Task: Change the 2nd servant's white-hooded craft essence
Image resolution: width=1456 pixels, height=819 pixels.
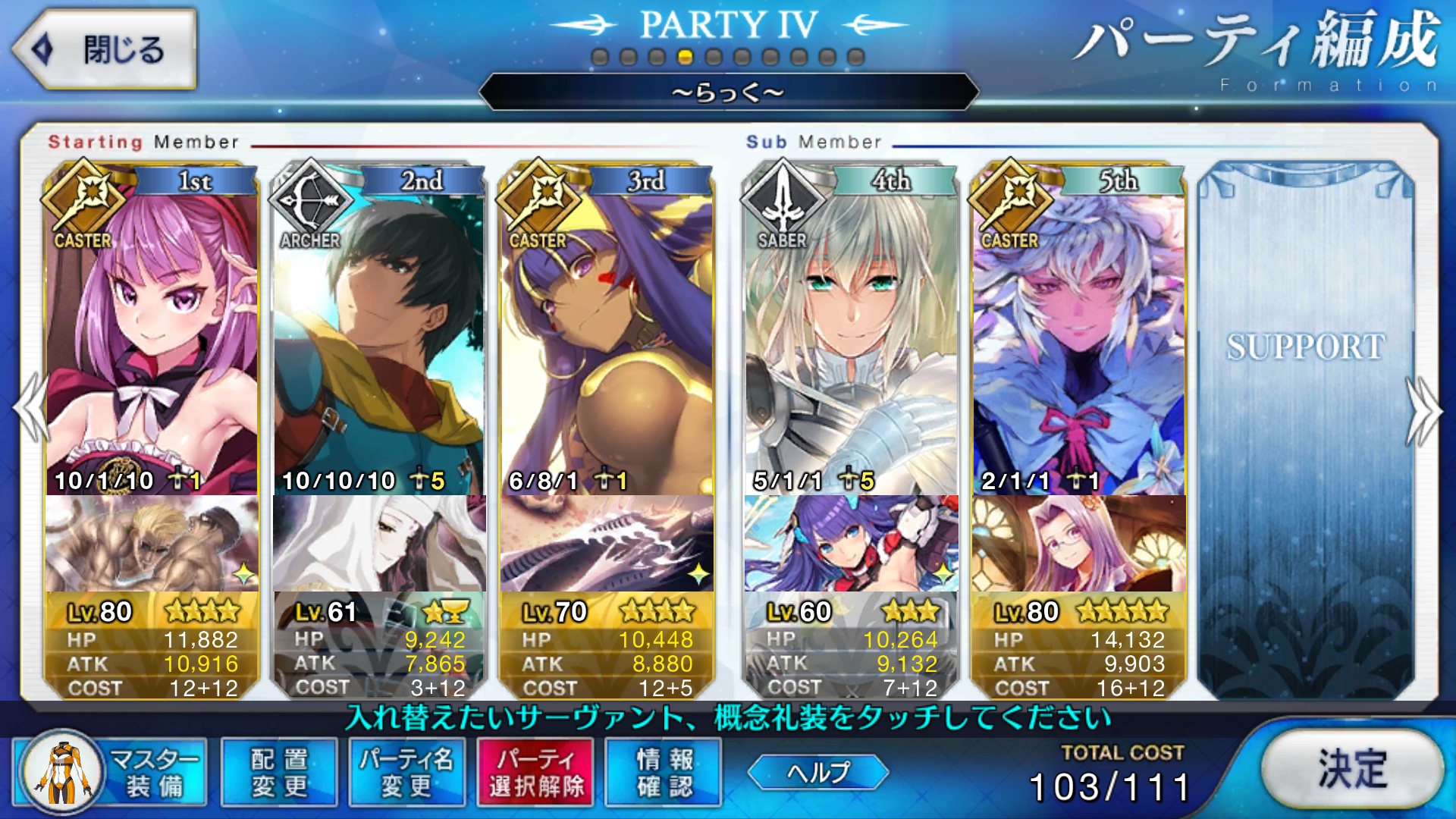Action: tap(378, 543)
